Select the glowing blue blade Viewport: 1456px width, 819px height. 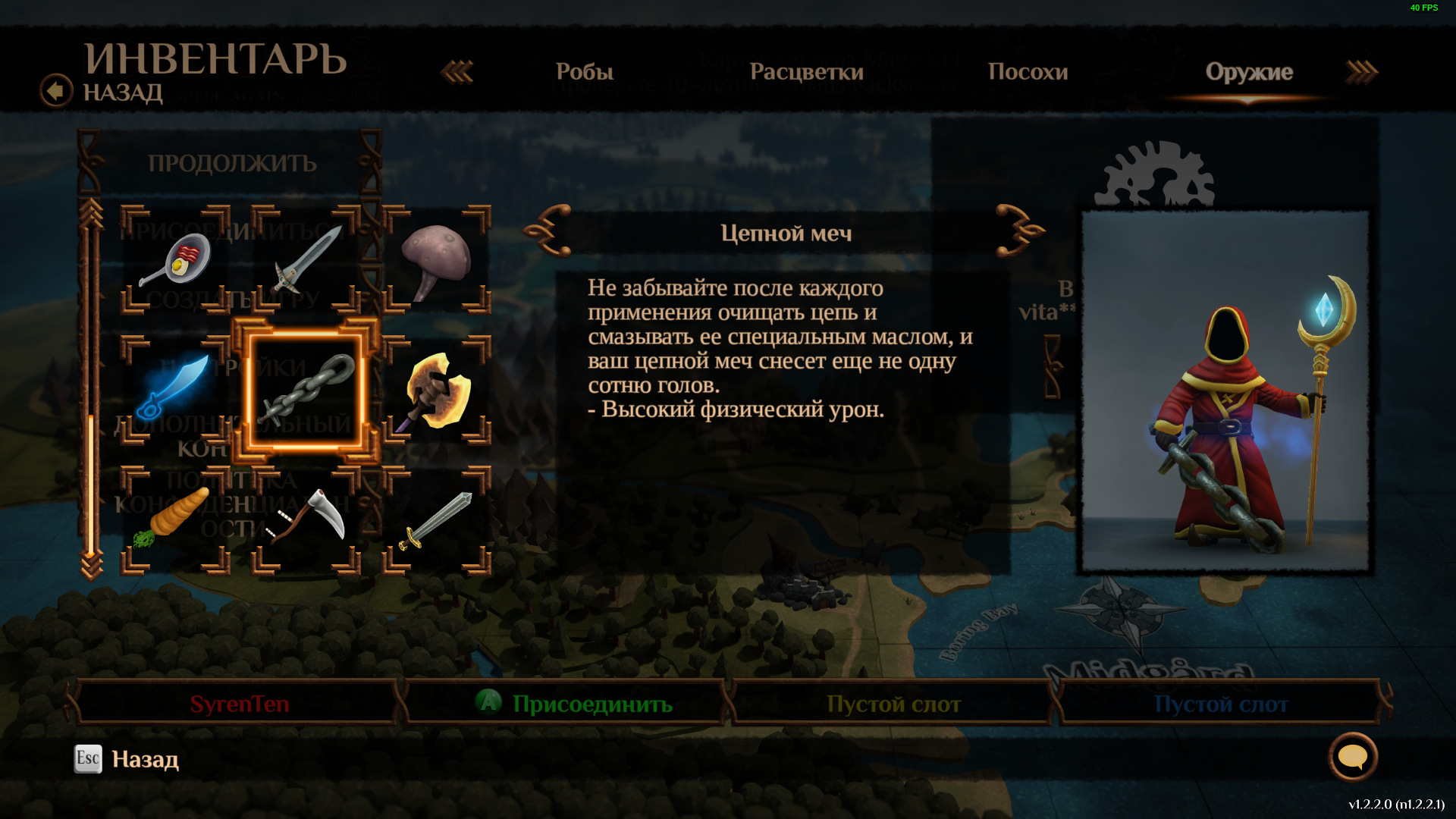(x=175, y=390)
